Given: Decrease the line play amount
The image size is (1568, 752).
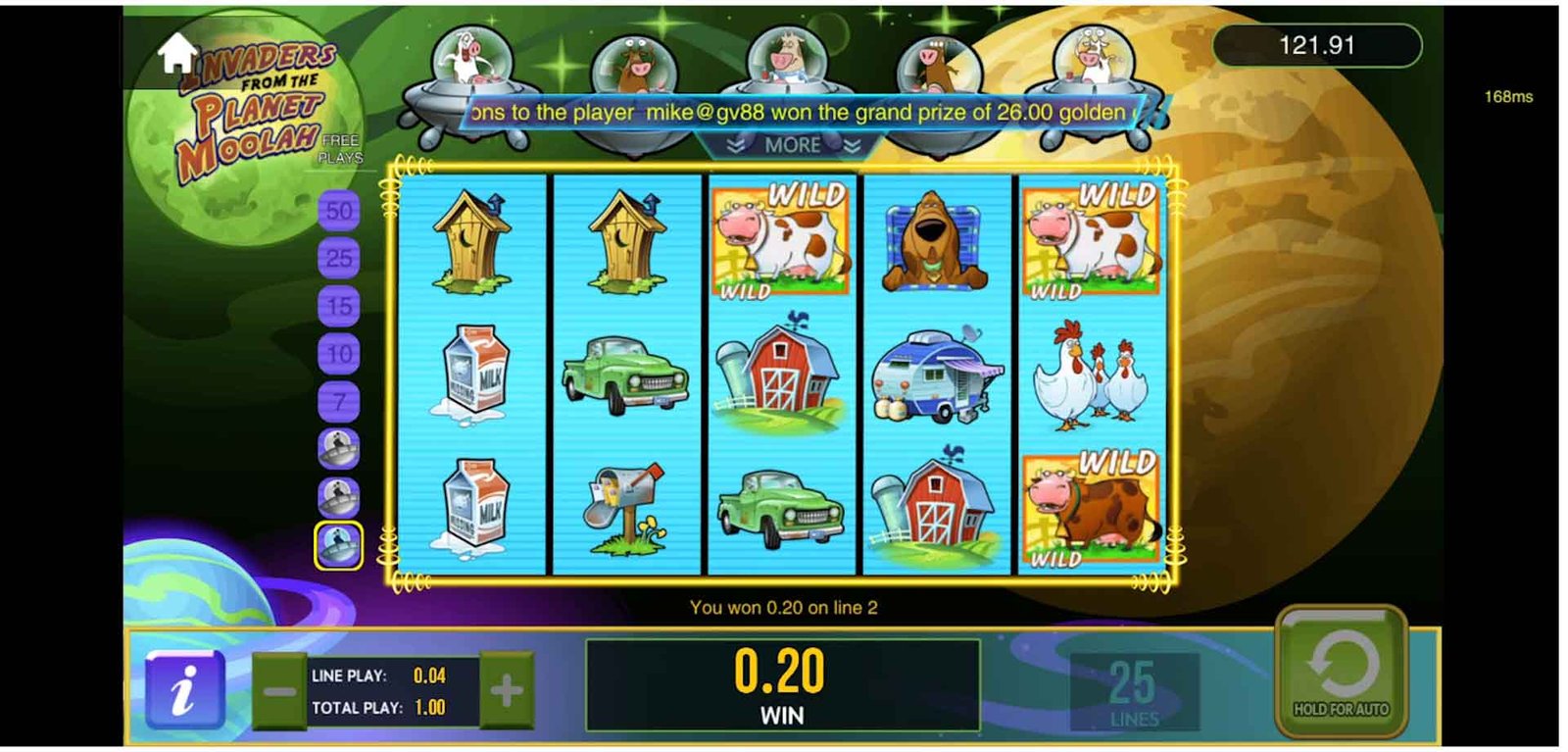Looking at the screenshot, I should 279,691.
